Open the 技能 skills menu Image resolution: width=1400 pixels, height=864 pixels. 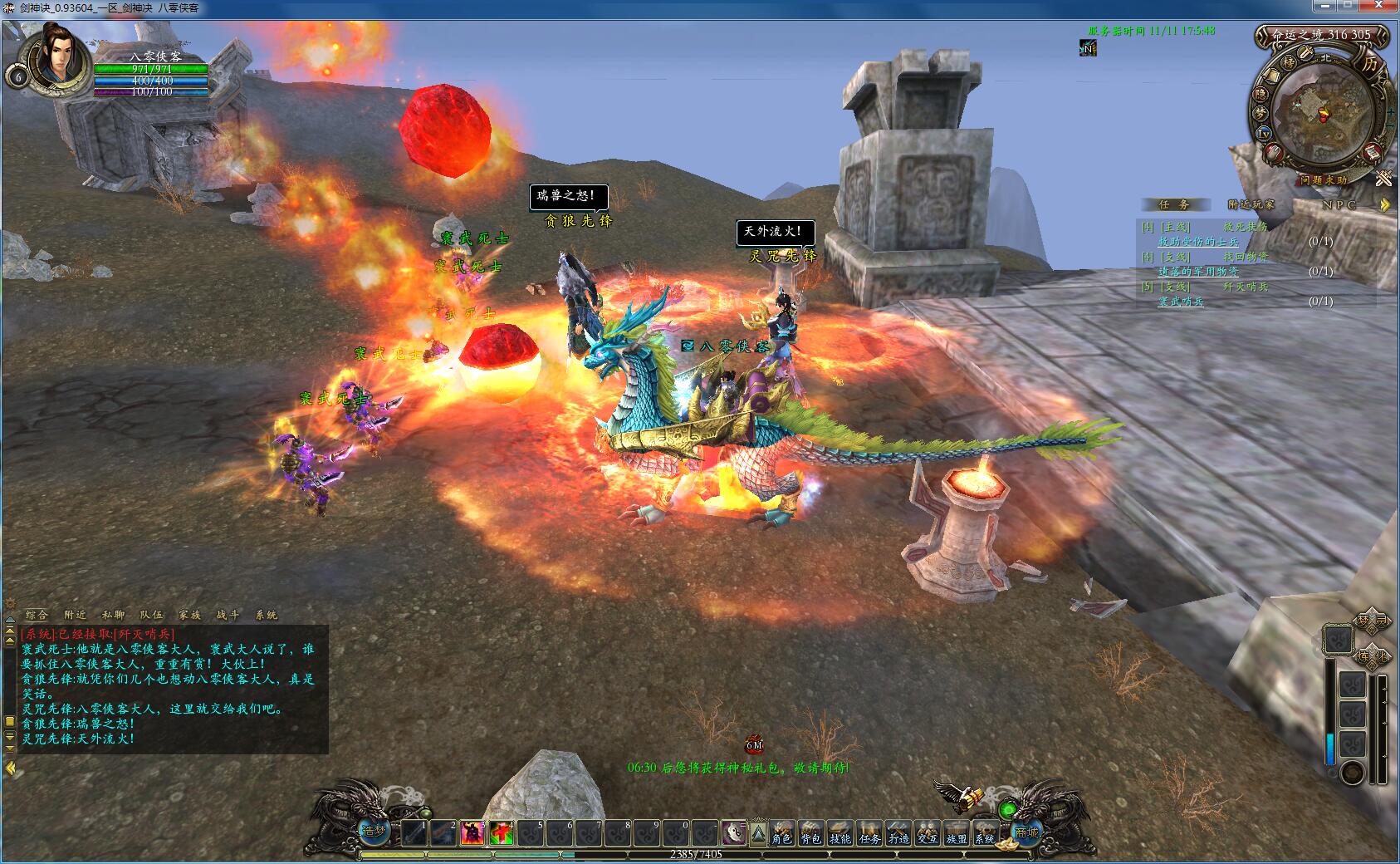(840, 834)
